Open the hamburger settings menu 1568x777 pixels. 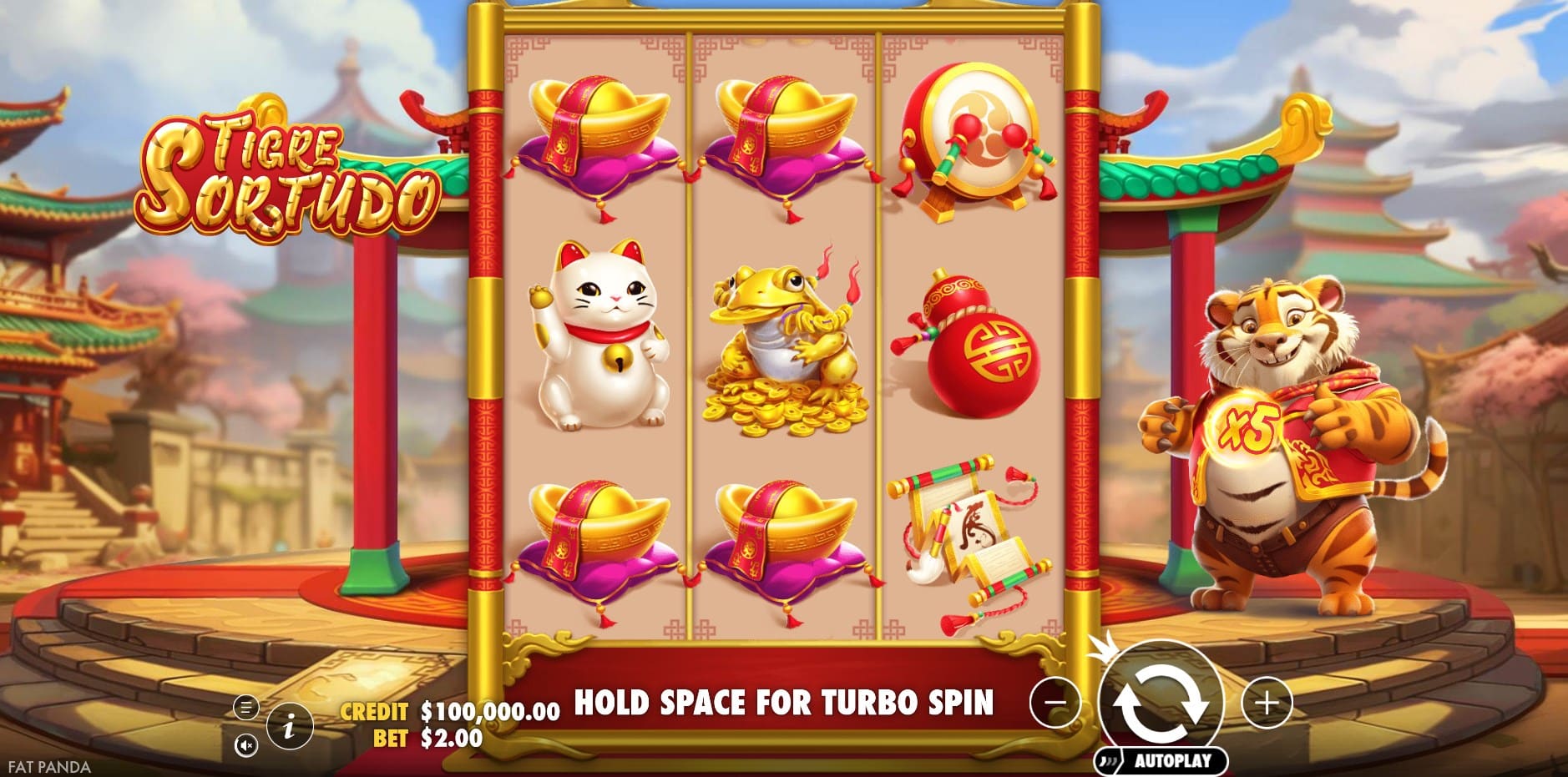point(245,708)
